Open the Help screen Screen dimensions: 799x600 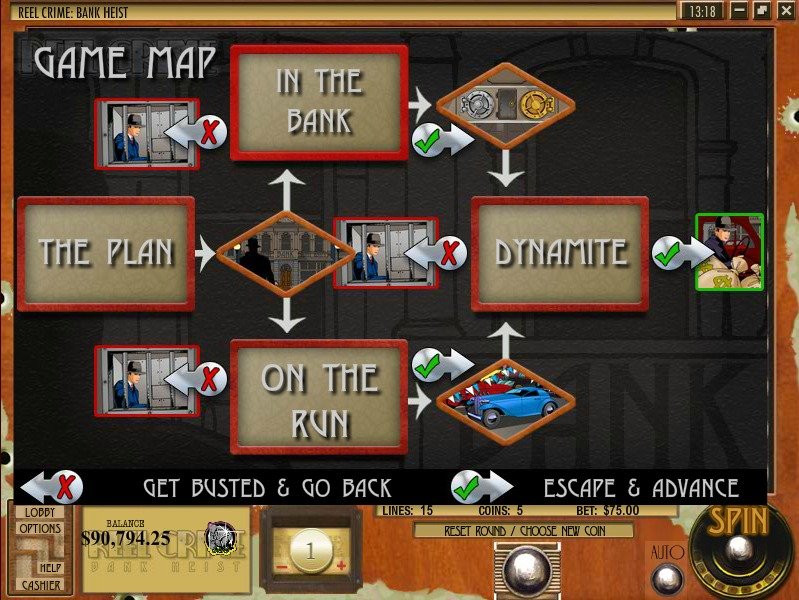coord(50,567)
